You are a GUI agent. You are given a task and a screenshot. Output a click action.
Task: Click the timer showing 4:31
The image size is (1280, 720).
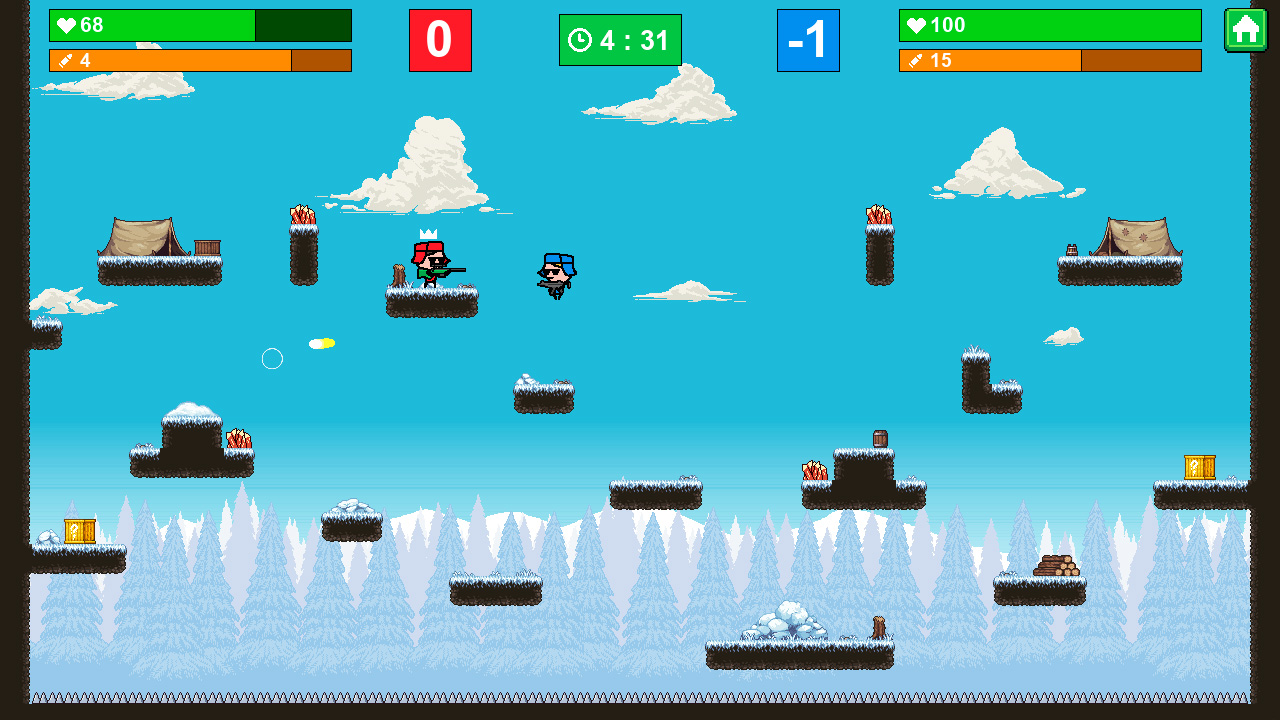620,40
